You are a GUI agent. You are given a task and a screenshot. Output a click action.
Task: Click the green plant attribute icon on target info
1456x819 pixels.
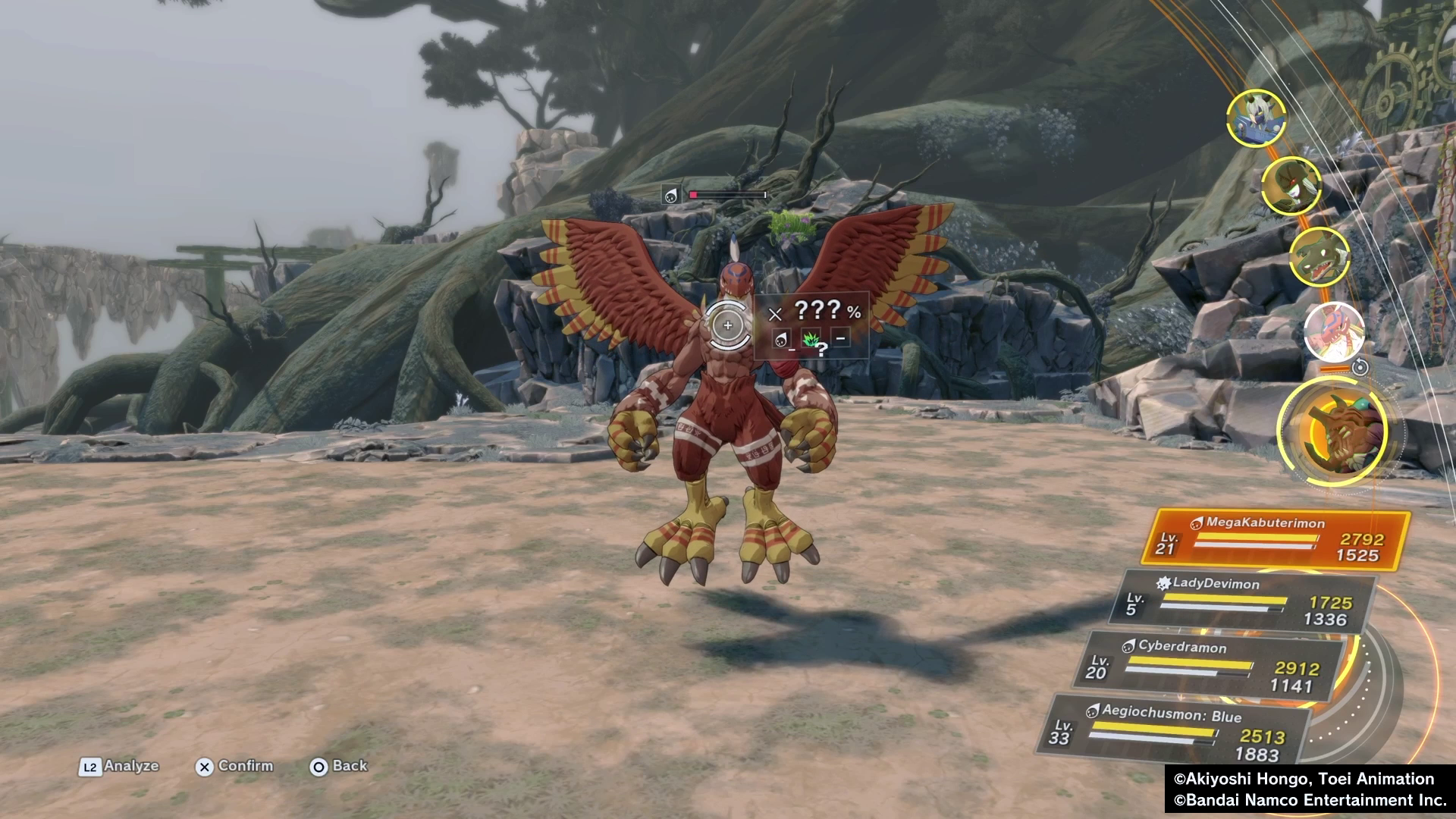point(811,339)
